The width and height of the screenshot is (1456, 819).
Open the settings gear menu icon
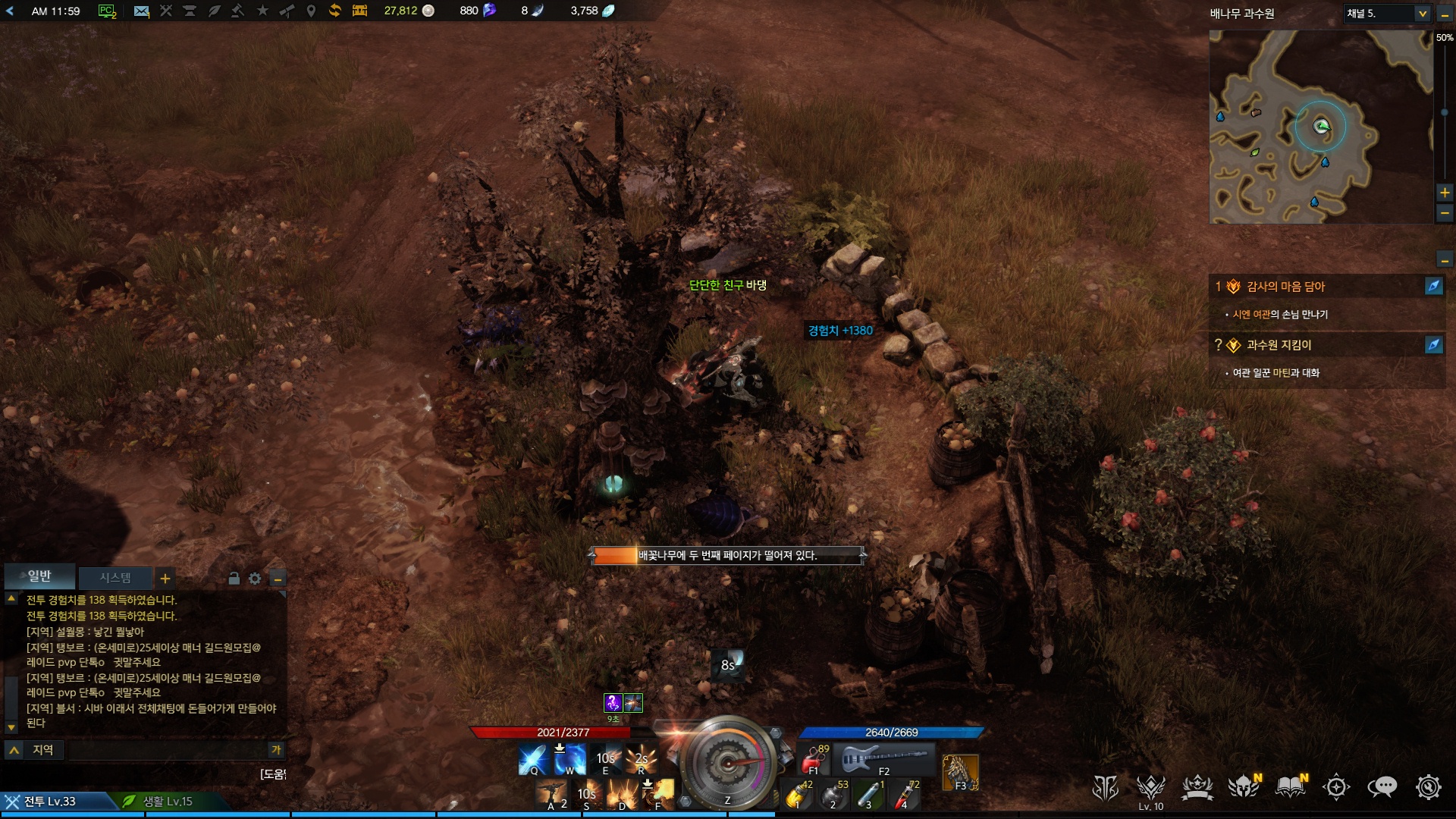[1428, 787]
